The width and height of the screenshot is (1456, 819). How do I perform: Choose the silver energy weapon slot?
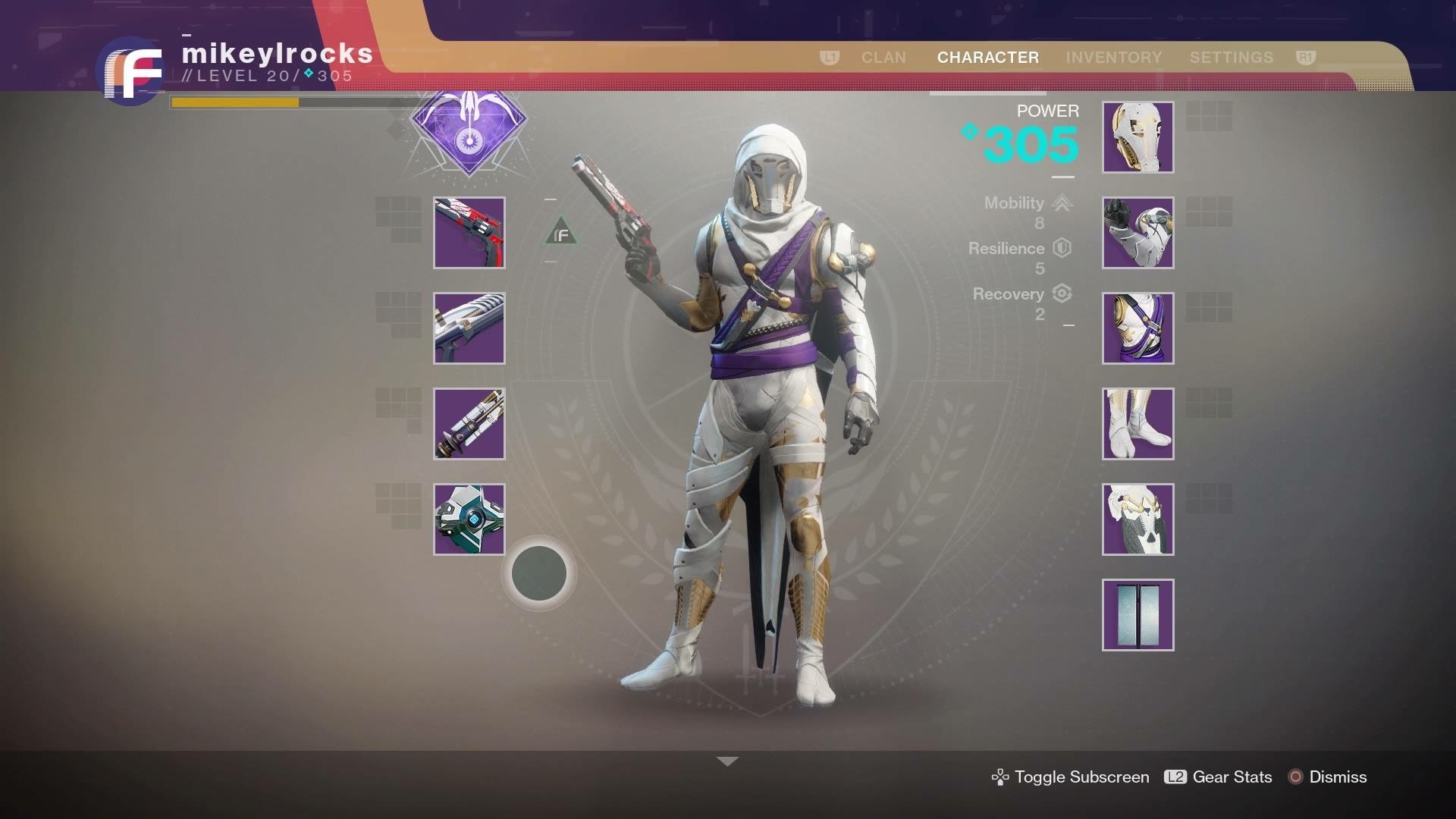click(469, 328)
